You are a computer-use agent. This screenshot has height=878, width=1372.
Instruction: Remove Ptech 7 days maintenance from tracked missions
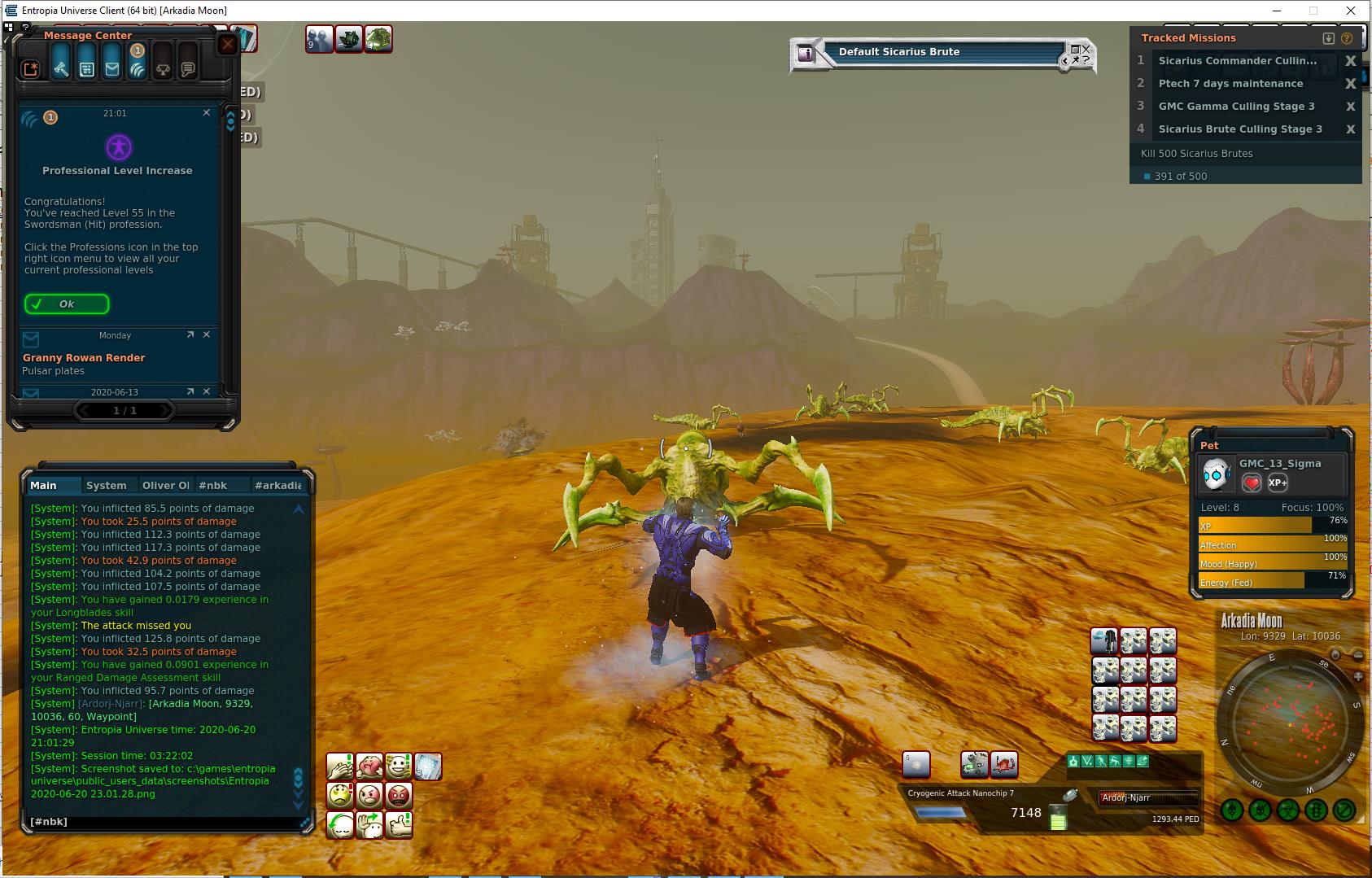[x=1350, y=84]
